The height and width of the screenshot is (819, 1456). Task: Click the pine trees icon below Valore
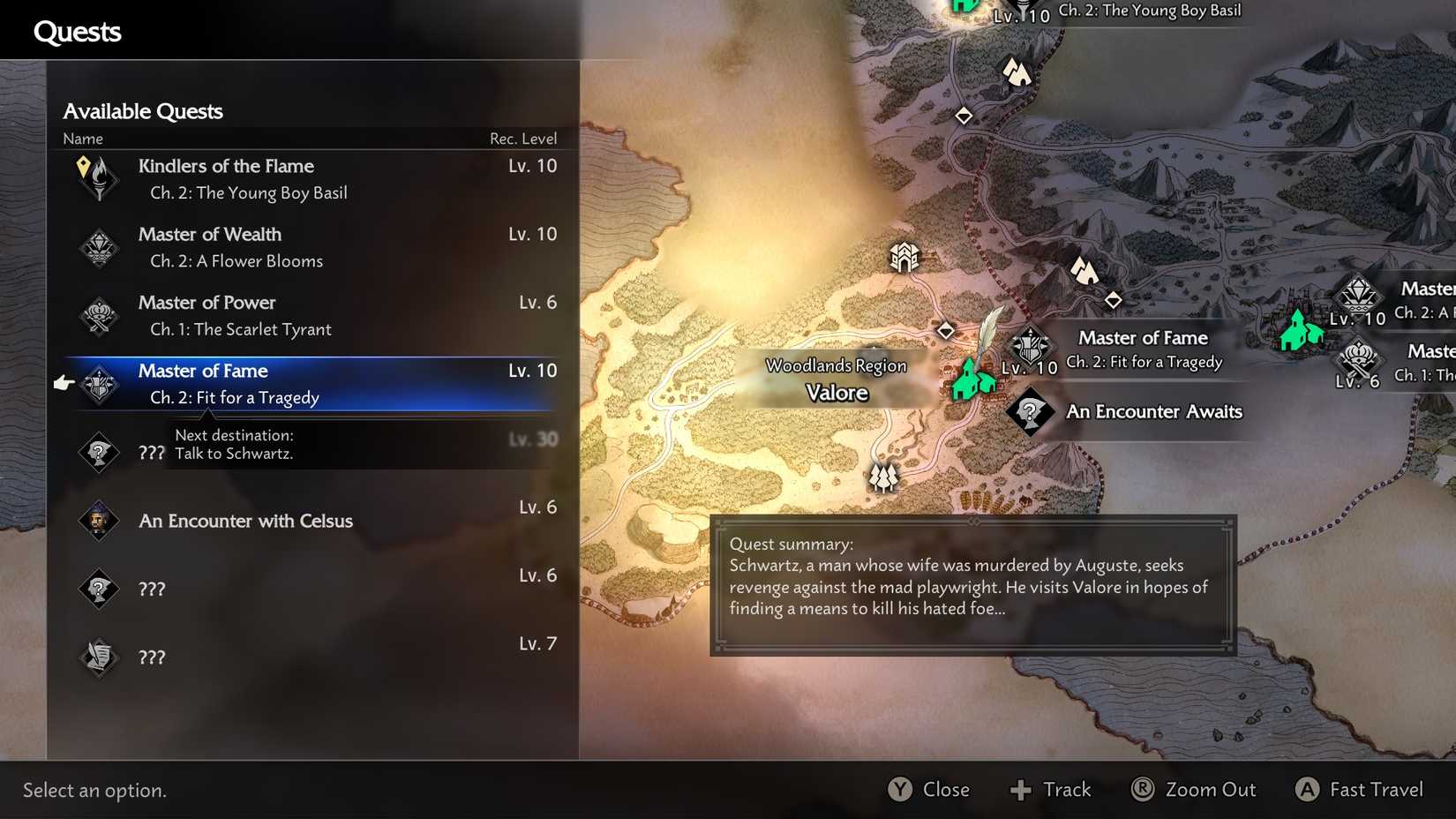click(x=883, y=477)
